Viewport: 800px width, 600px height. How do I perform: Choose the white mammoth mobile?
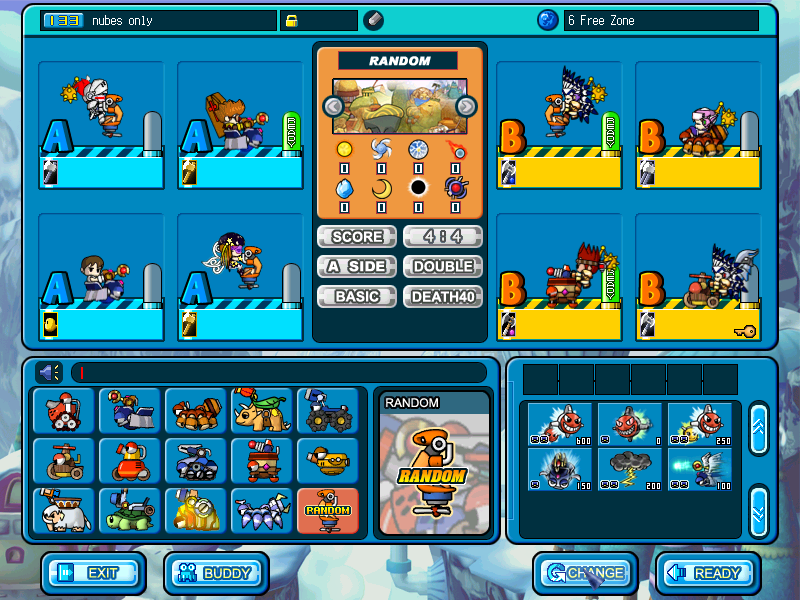pos(64,511)
